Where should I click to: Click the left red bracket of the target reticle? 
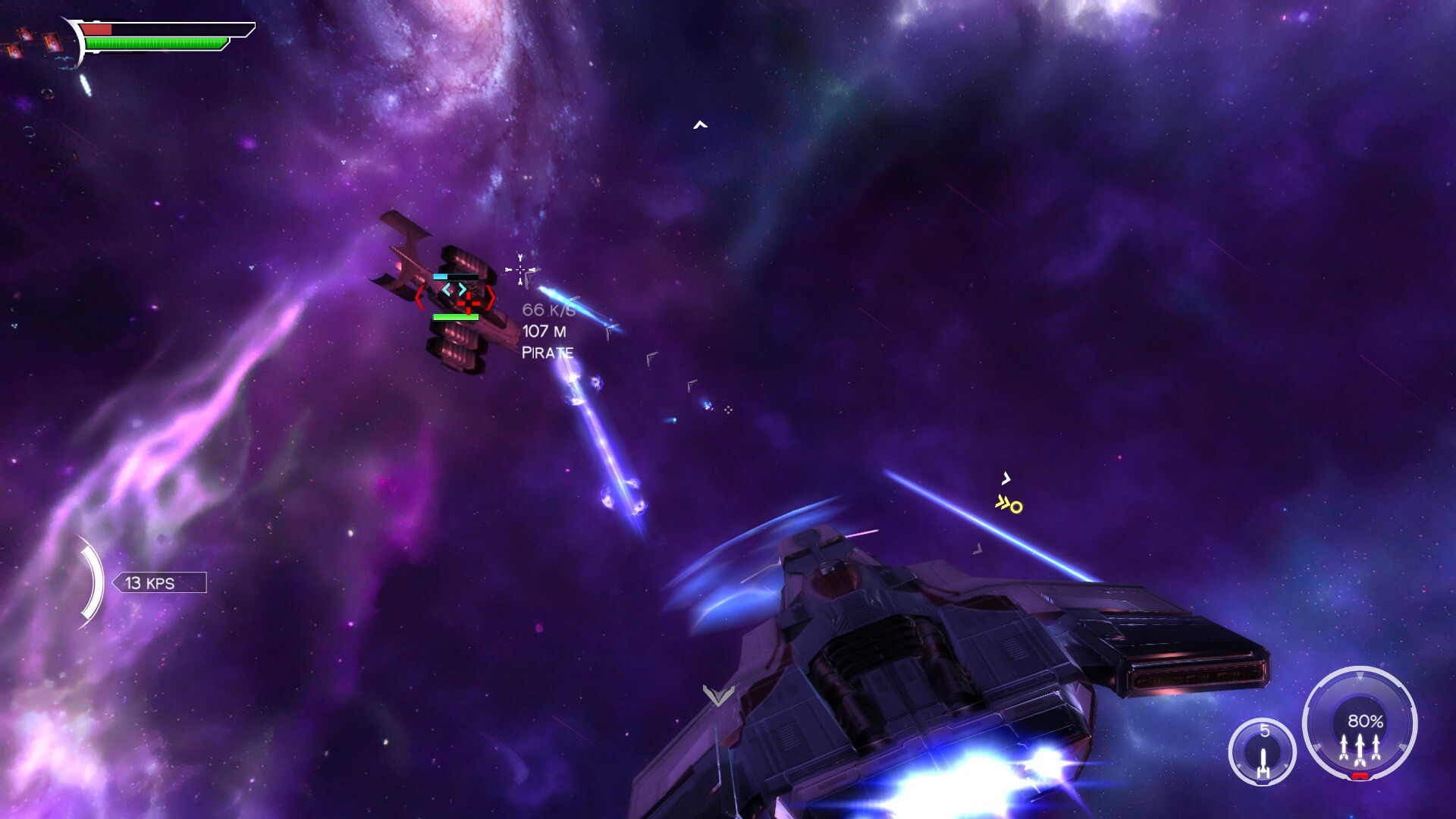click(x=420, y=298)
